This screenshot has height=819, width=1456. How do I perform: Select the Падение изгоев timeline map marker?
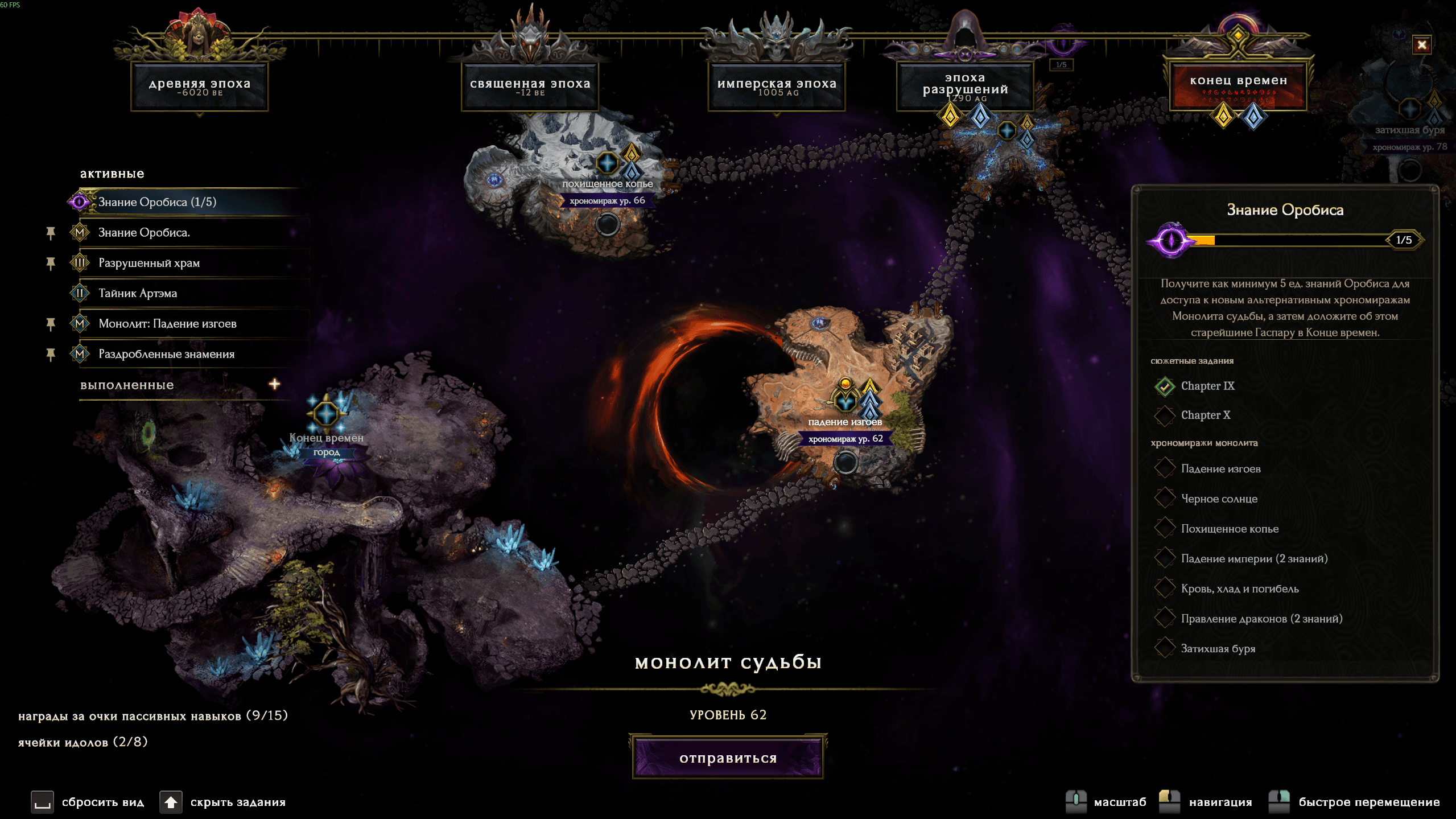(x=845, y=401)
